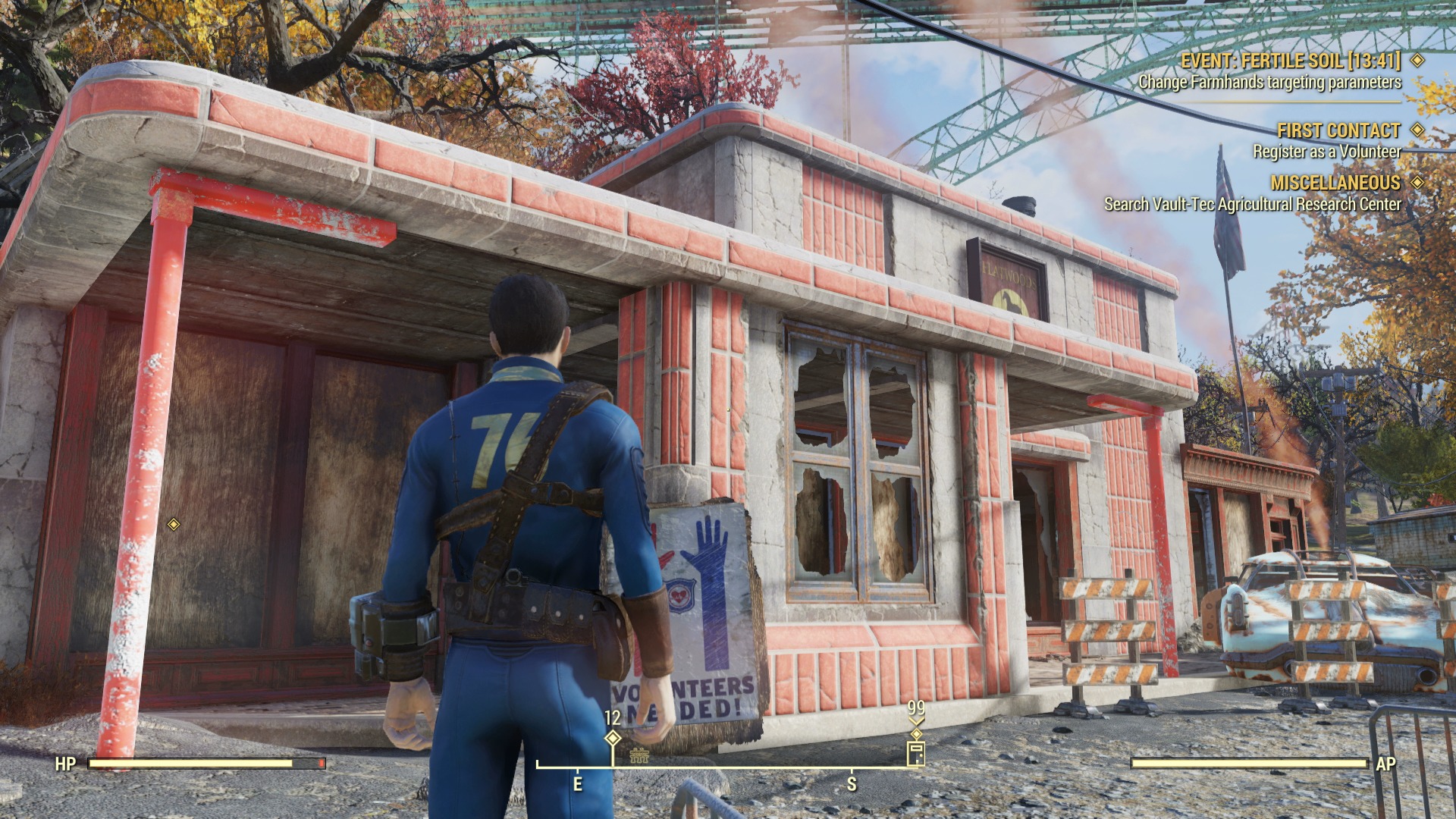This screenshot has height=819, width=1456.
Task: Select the small building icon on the compass
Action: coord(639,755)
